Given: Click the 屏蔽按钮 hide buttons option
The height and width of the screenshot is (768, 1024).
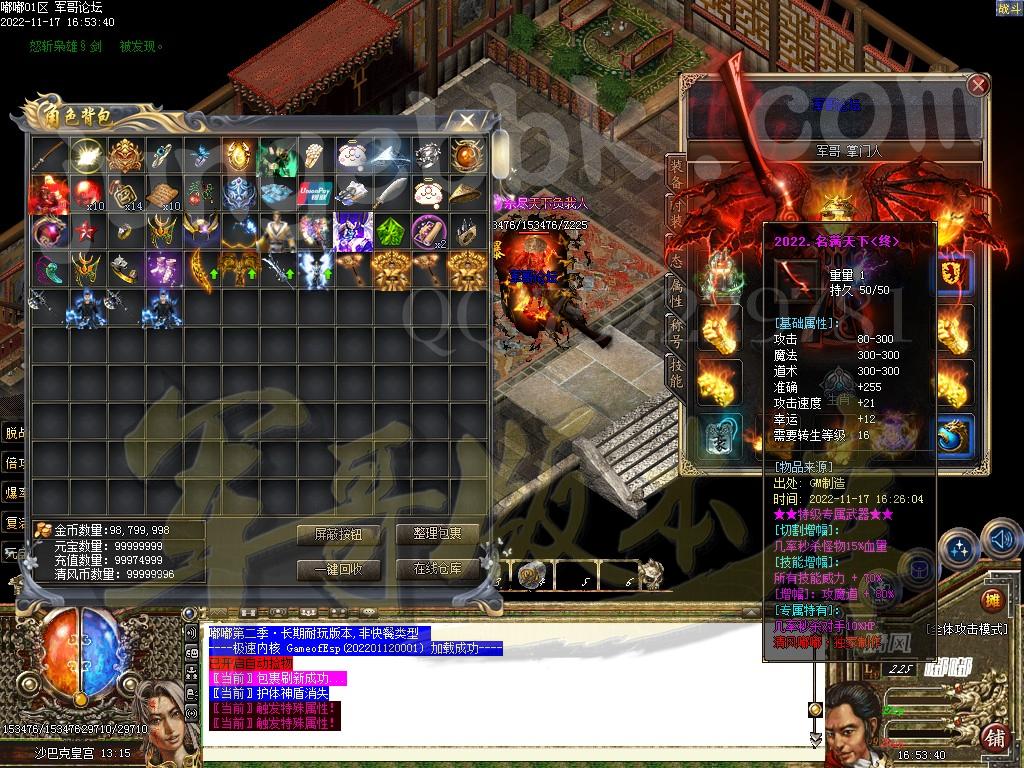Looking at the screenshot, I should [x=337, y=535].
